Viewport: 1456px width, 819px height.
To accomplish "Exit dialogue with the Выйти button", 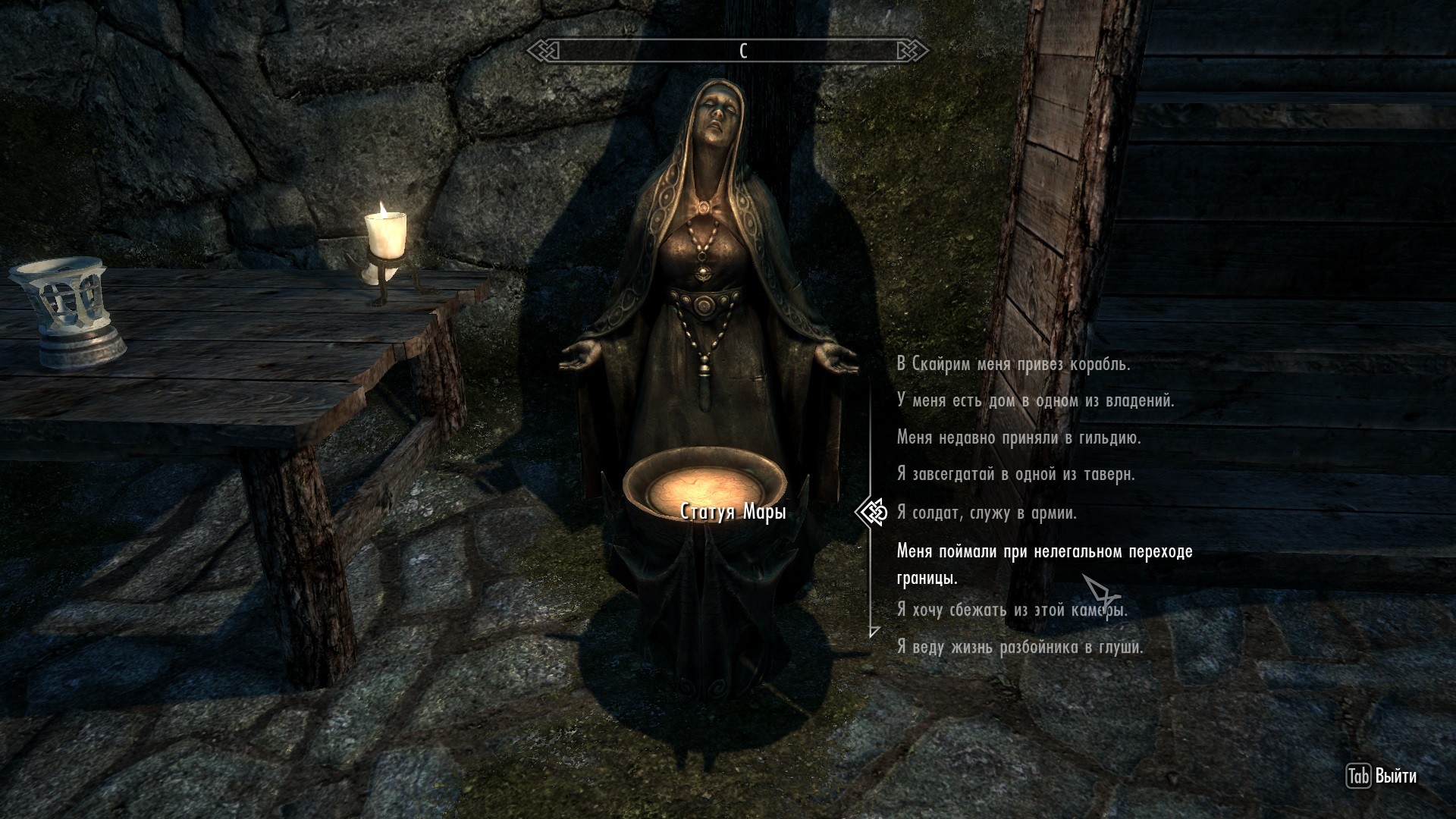I will 1382,777.
